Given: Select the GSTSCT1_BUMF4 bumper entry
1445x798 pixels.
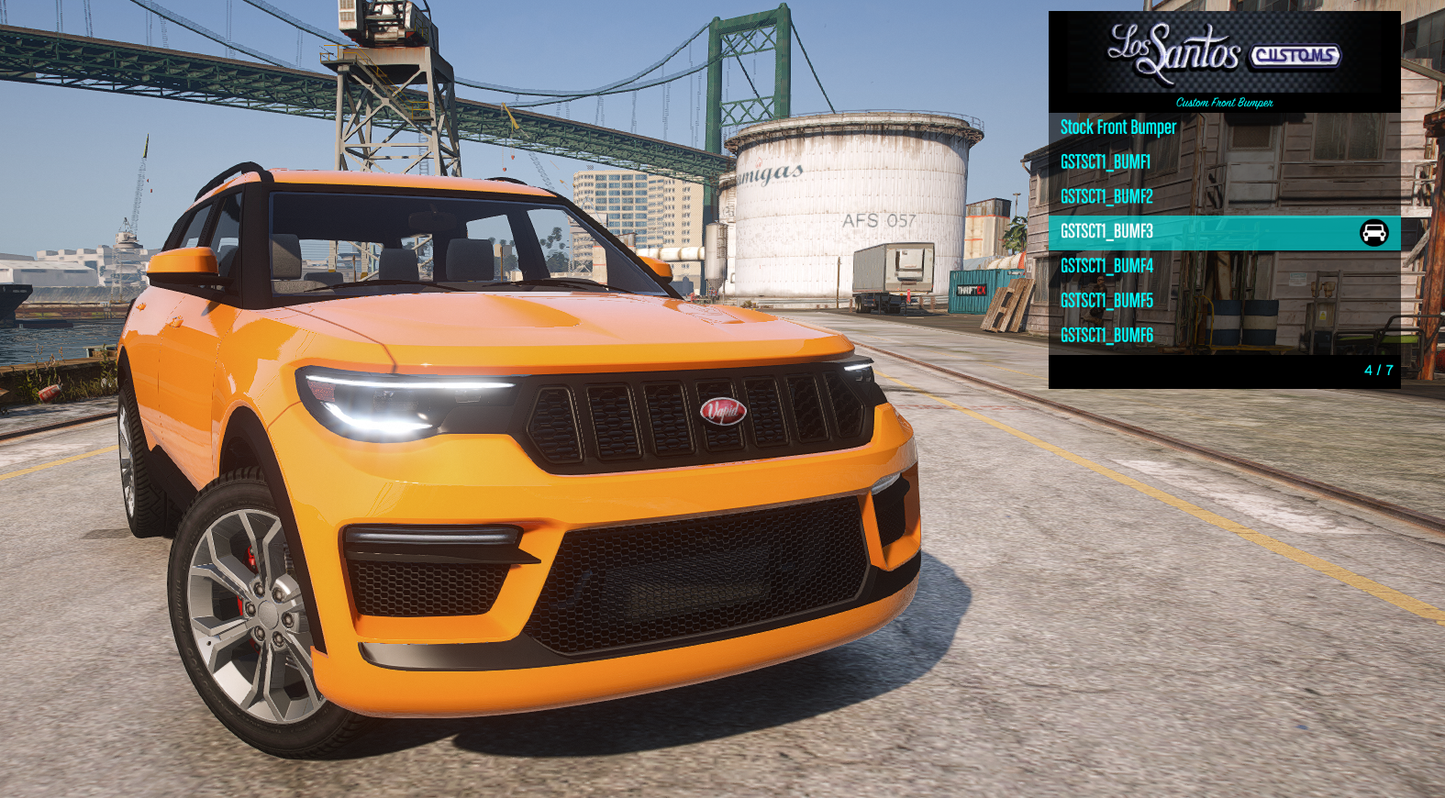Looking at the screenshot, I should point(1106,266).
